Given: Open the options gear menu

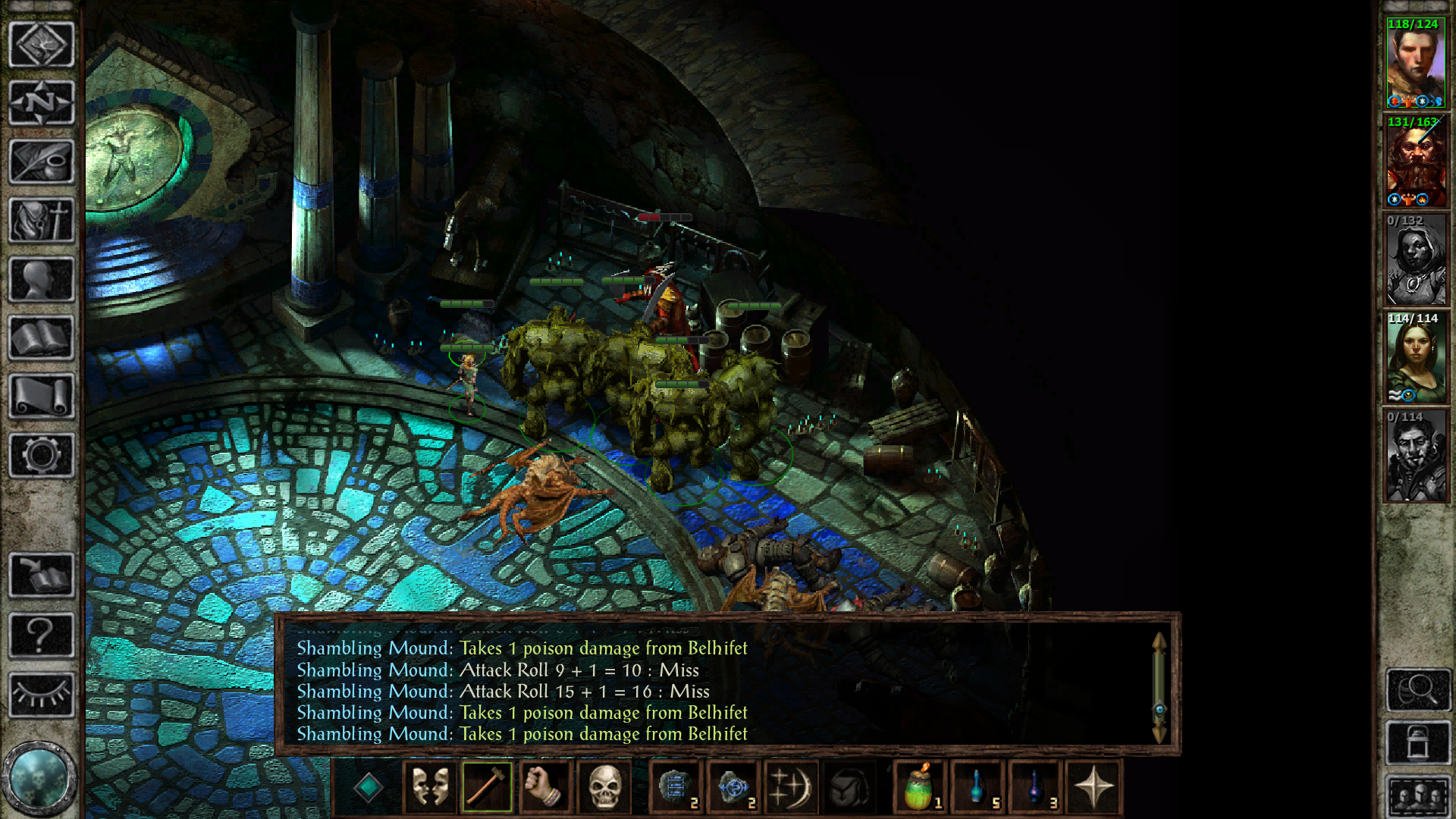Looking at the screenshot, I should (42, 455).
